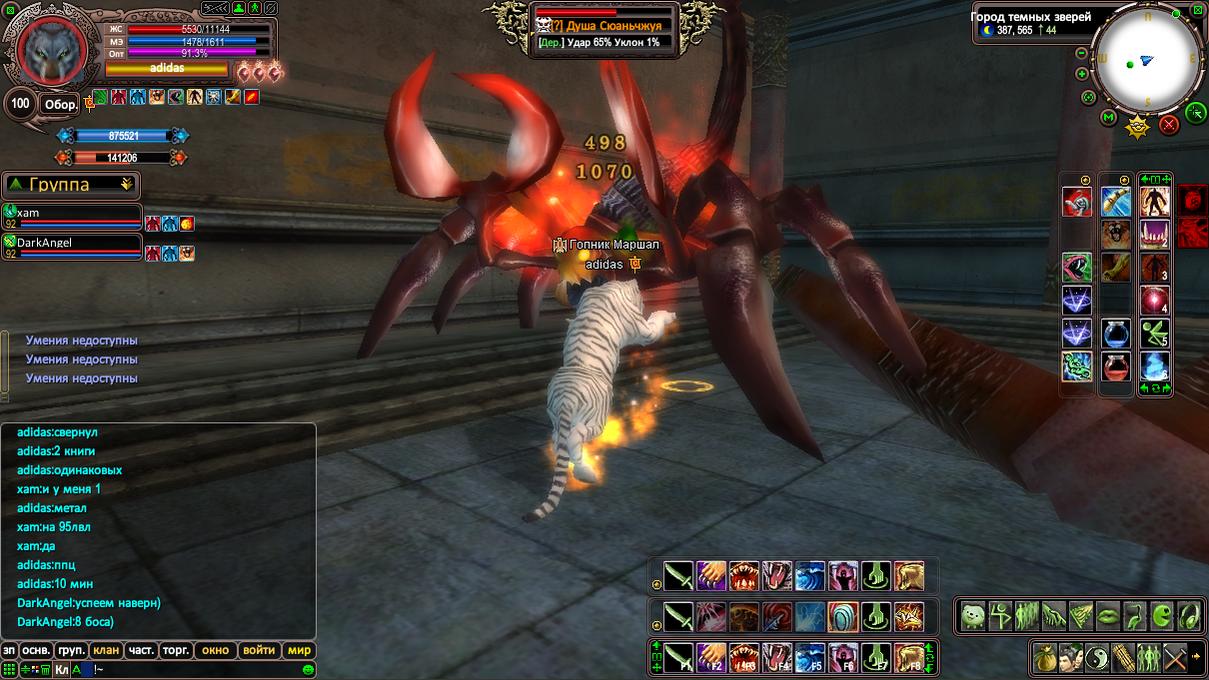The image size is (1209, 680).
Task: Click the circular minimap
Action: coord(1146,58)
